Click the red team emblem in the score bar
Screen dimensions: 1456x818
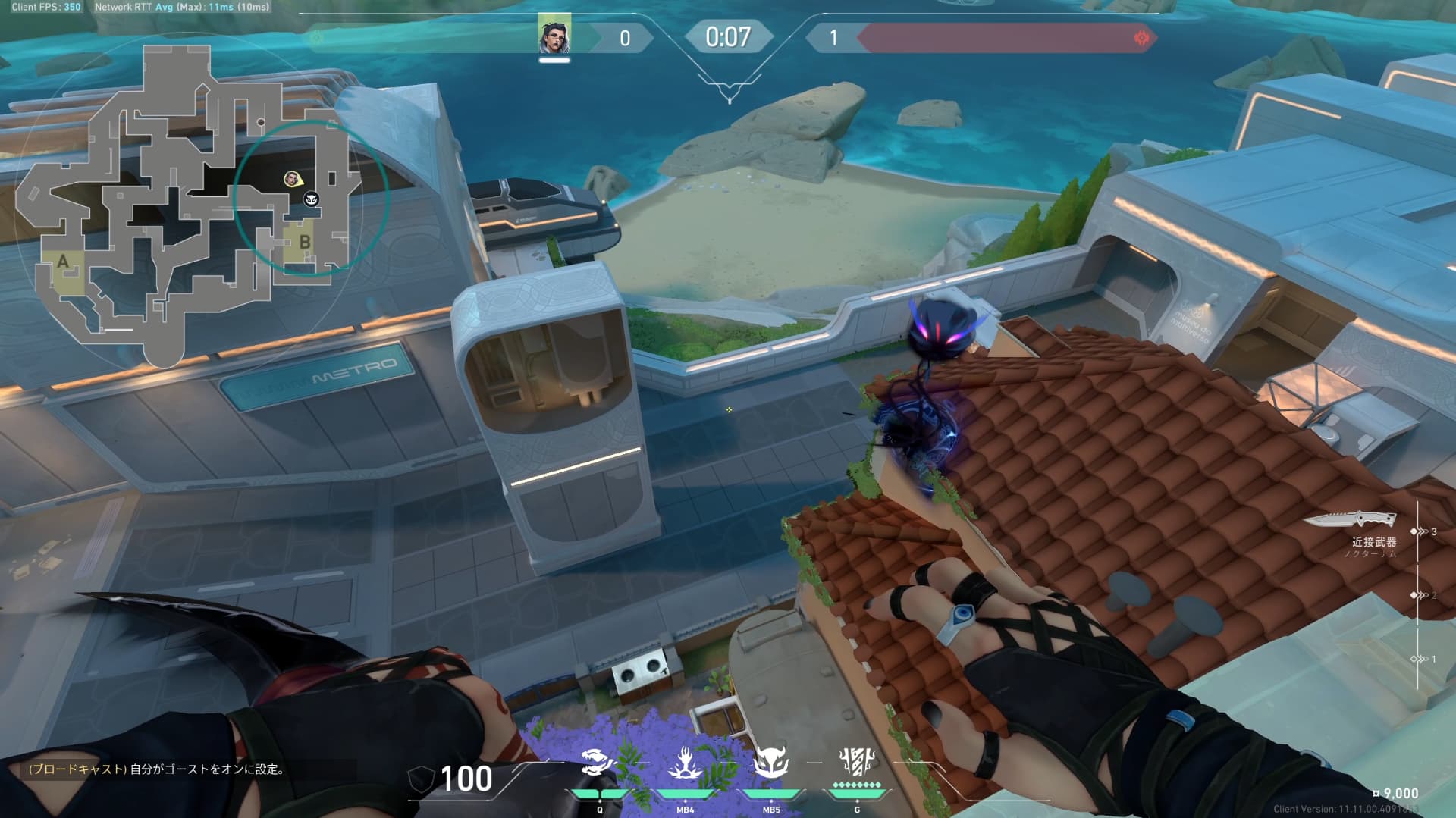click(1141, 38)
